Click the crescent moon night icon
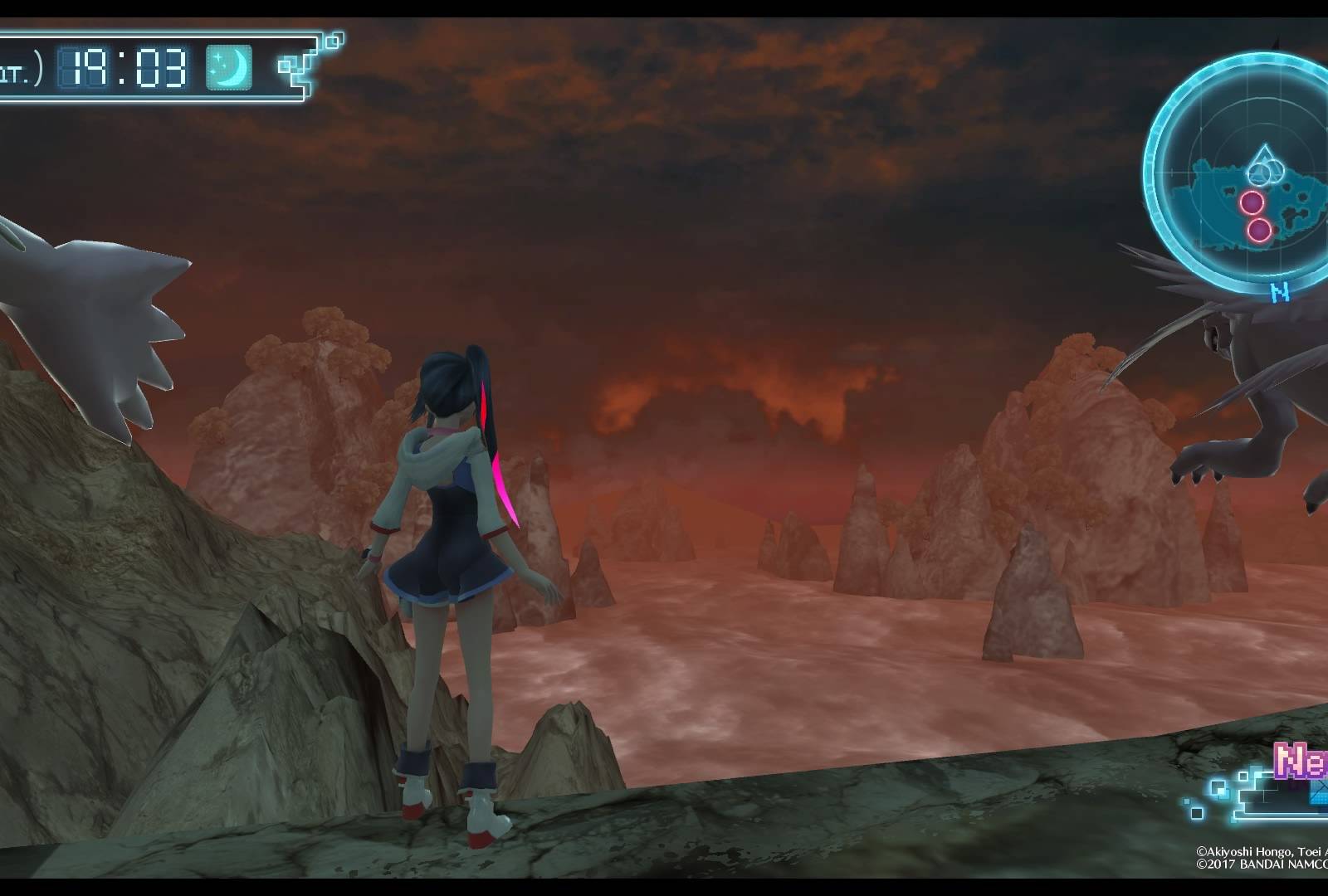This screenshot has height=896, width=1328. click(x=228, y=67)
